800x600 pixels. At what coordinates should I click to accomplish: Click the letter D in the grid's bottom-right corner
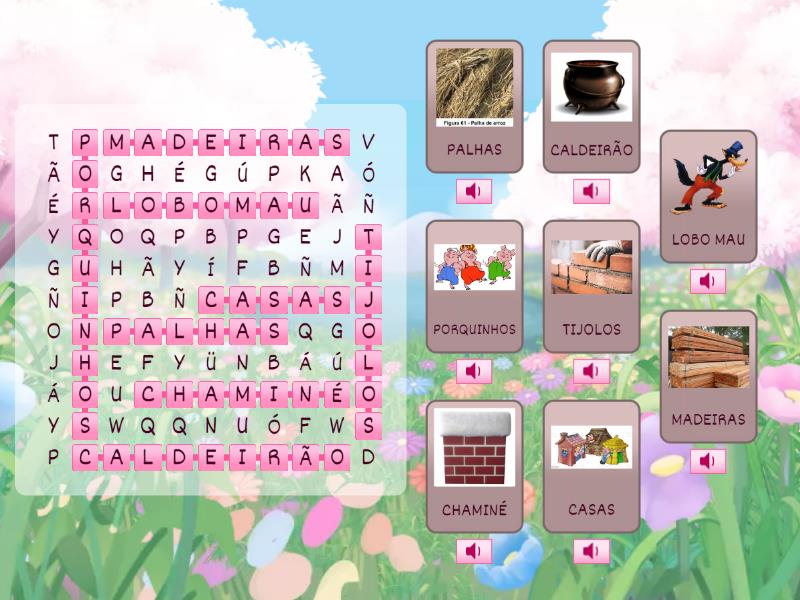pyautogui.click(x=368, y=457)
